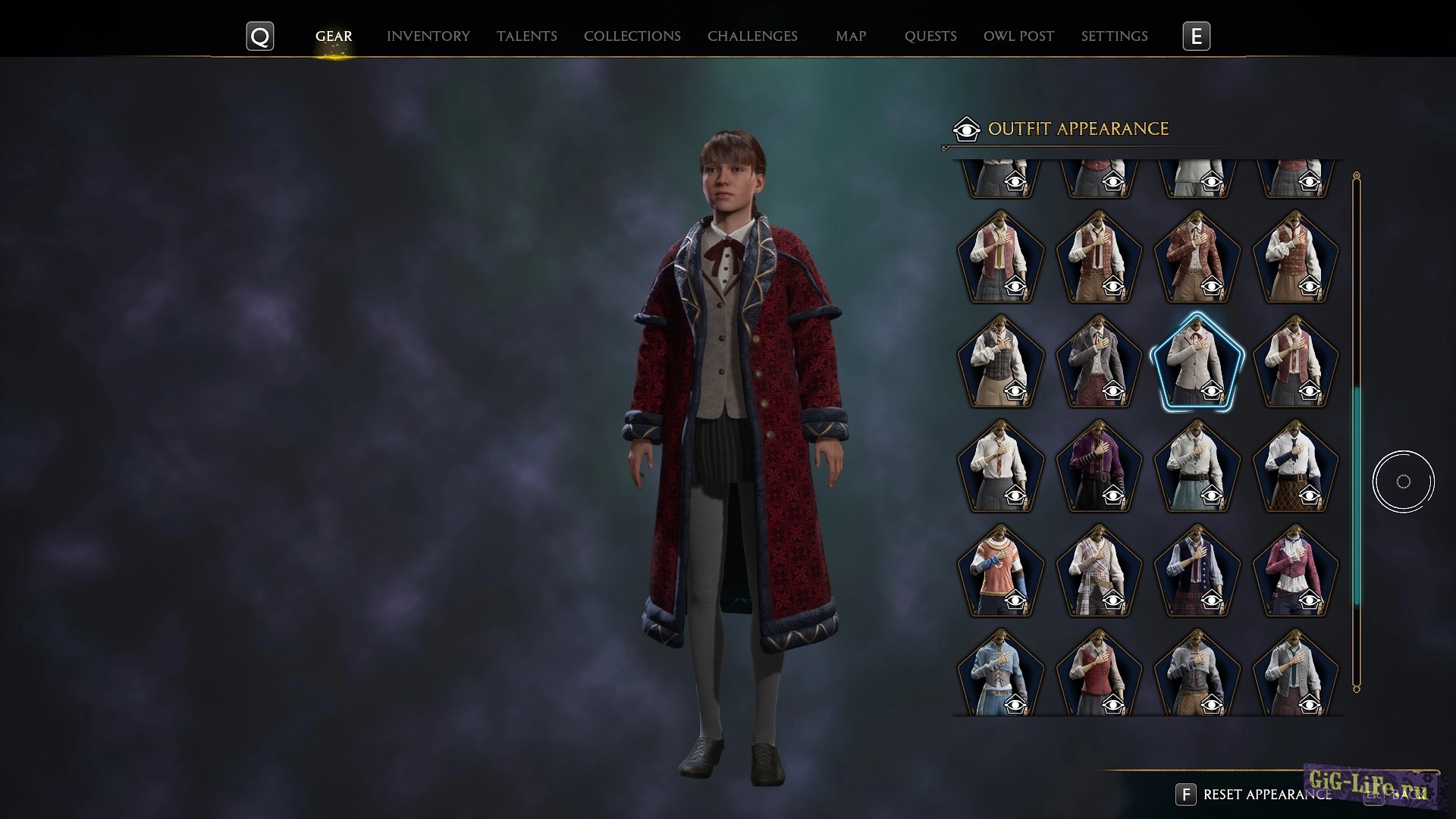Choose the highlighted beige cardigan outfit

pos(1197,362)
